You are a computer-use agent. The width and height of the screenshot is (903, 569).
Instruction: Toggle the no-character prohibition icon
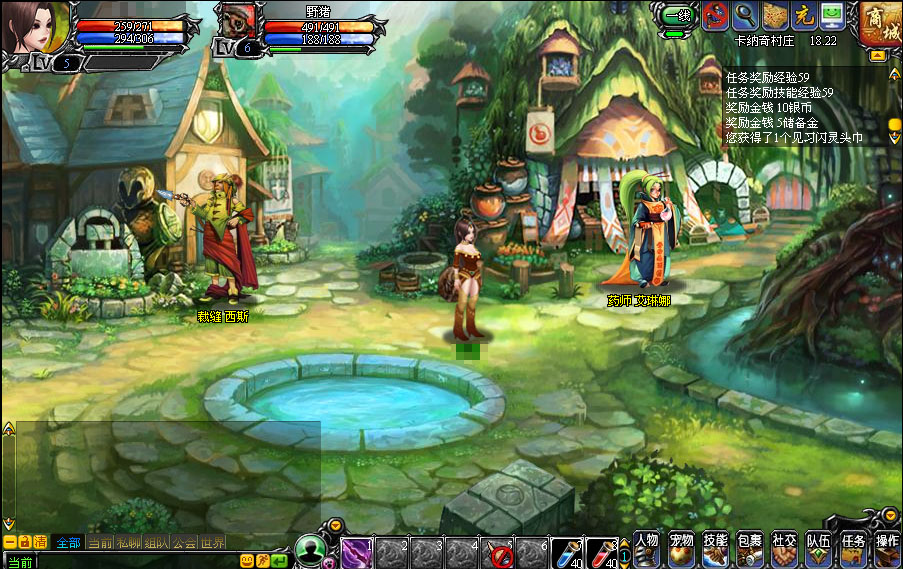(715, 15)
